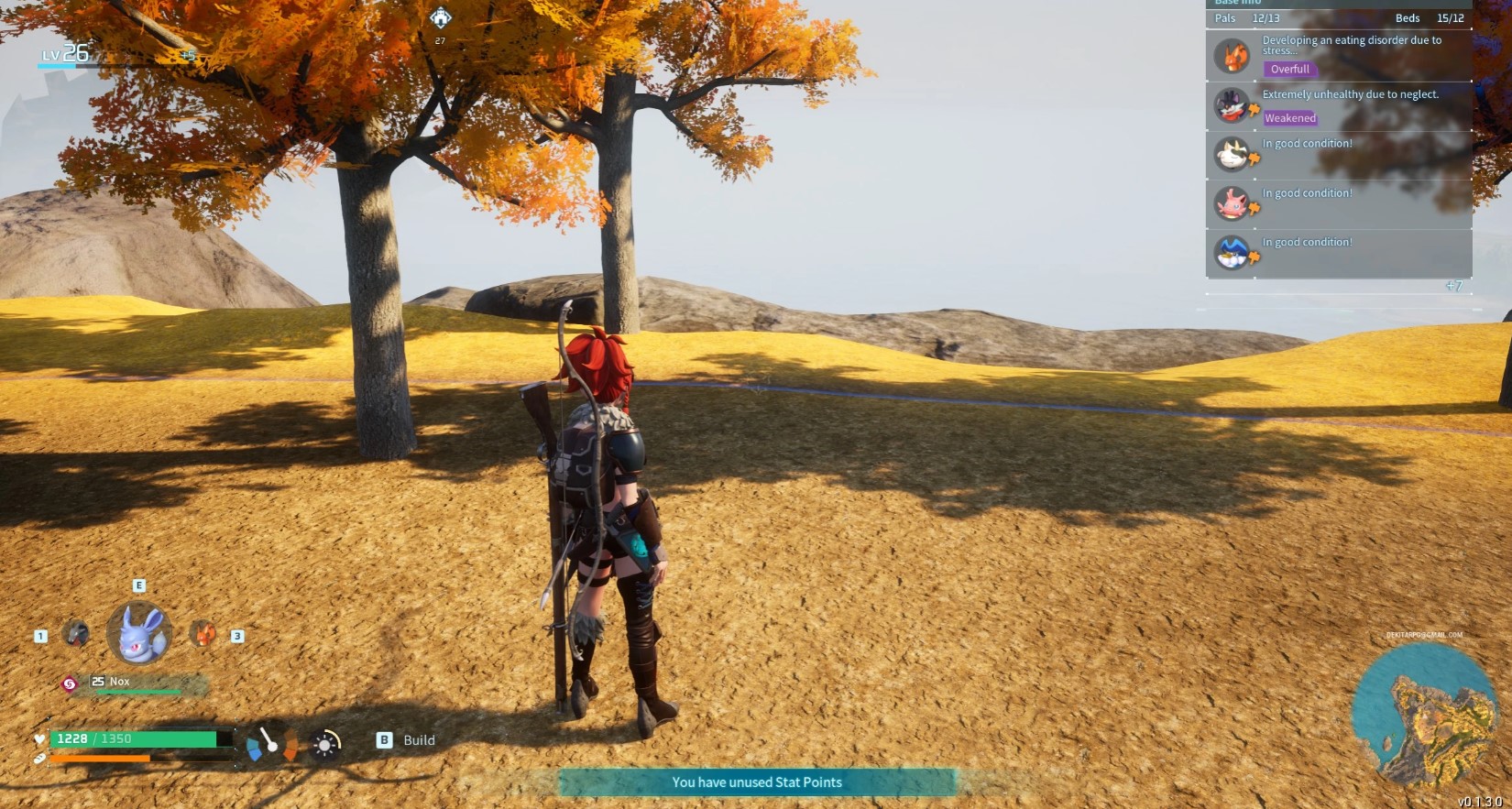
Task: Click the Build label
Action: pyautogui.click(x=419, y=740)
